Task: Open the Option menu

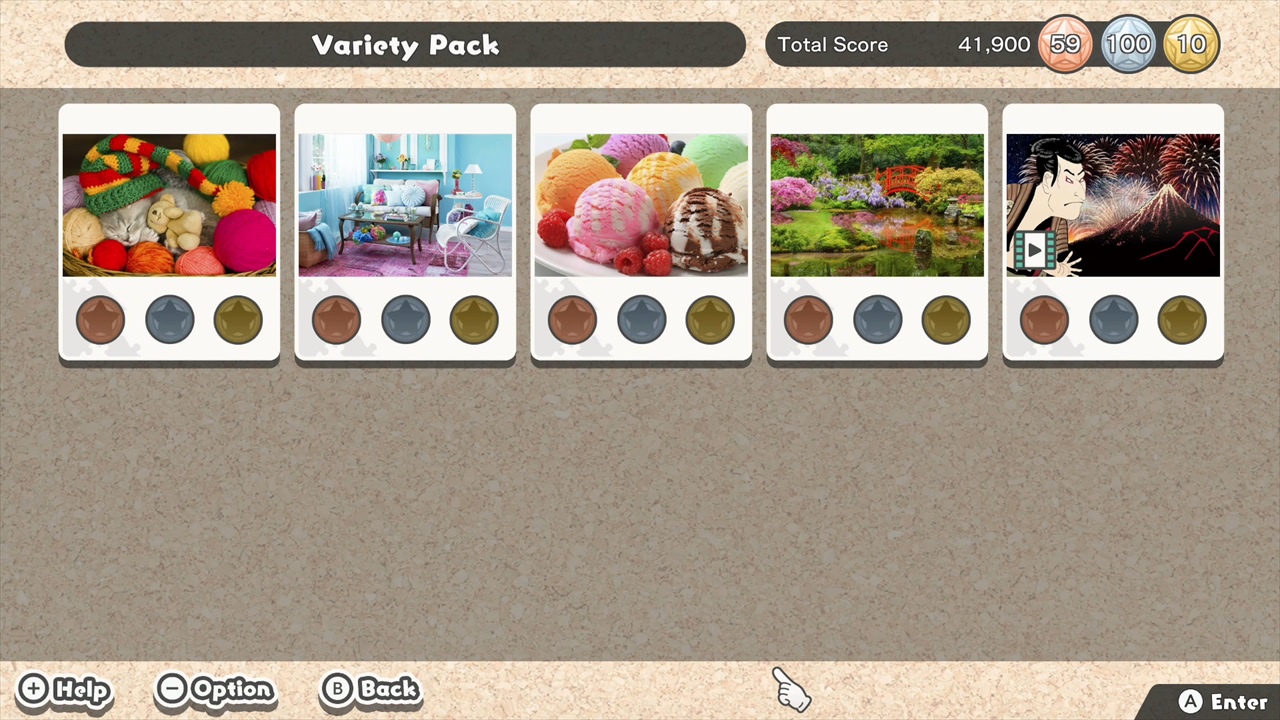Action: pos(215,689)
